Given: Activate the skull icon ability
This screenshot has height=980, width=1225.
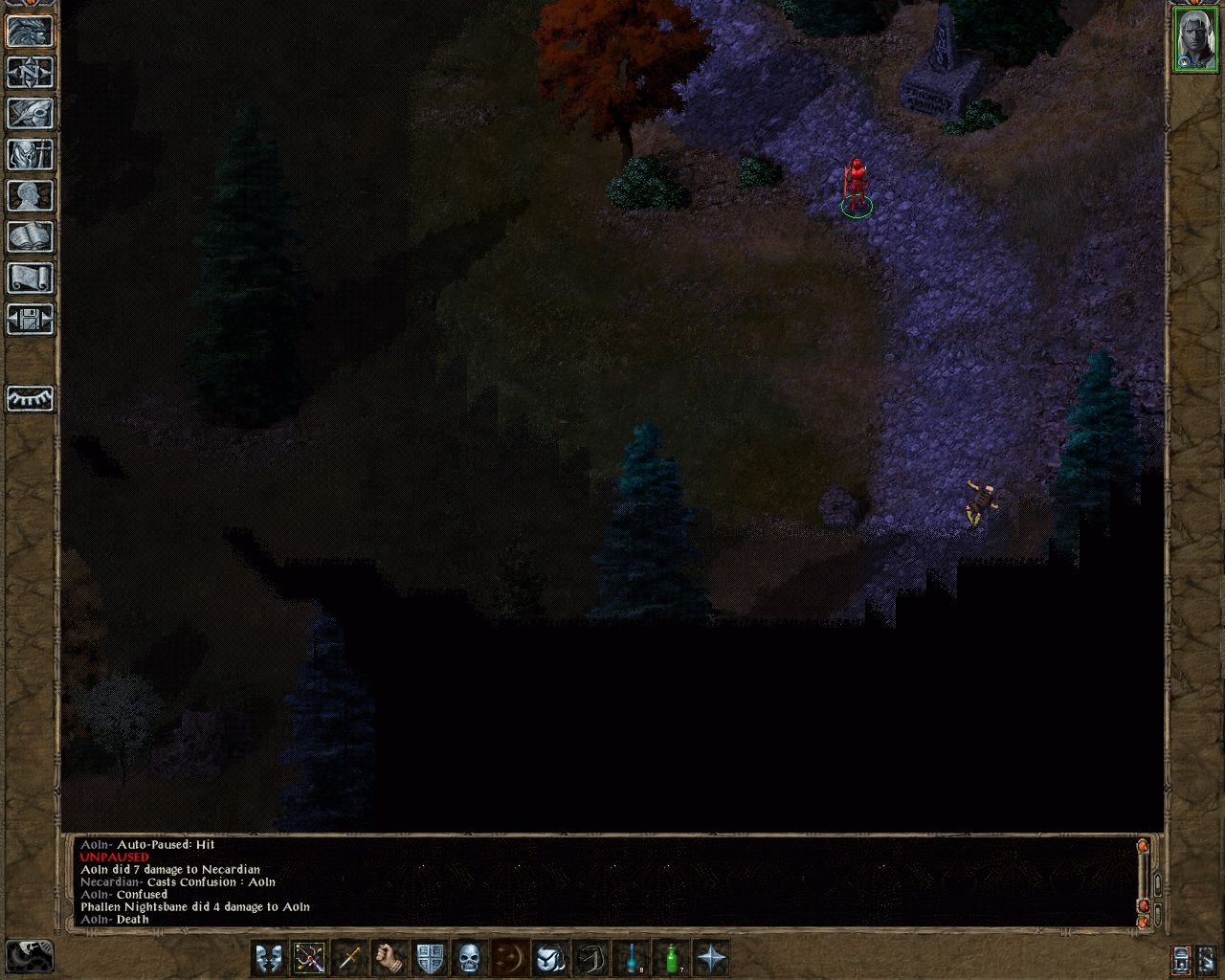Looking at the screenshot, I should click(469, 957).
